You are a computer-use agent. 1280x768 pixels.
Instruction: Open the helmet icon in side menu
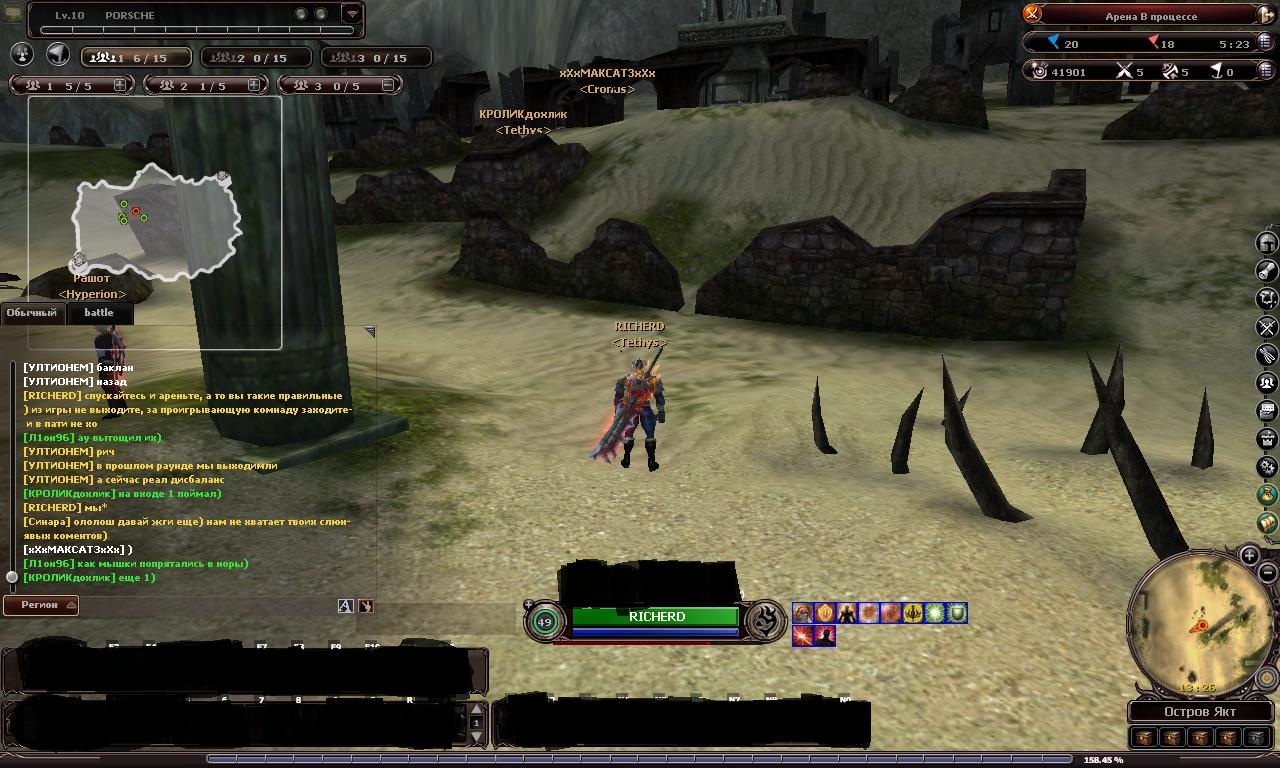1267,243
